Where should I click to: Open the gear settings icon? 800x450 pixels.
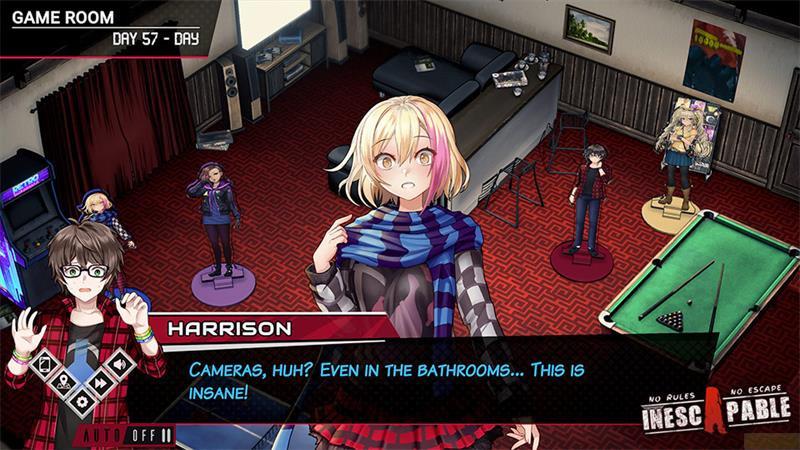coord(82,401)
